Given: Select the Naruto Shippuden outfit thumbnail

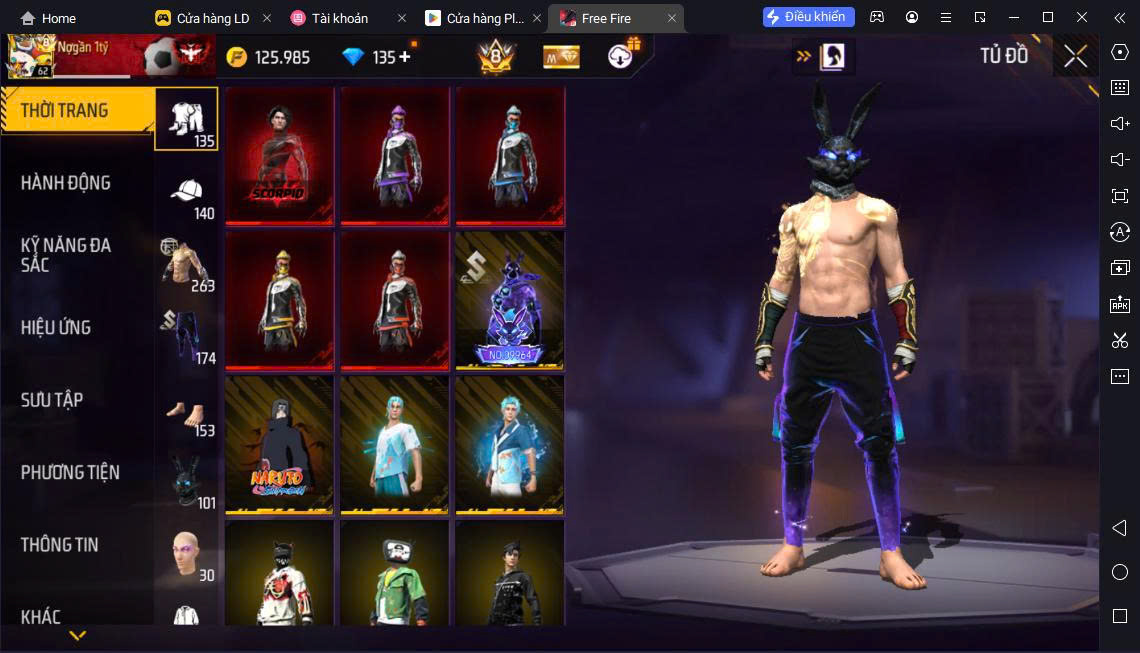Looking at the screenshot, I should click(280, 445).
